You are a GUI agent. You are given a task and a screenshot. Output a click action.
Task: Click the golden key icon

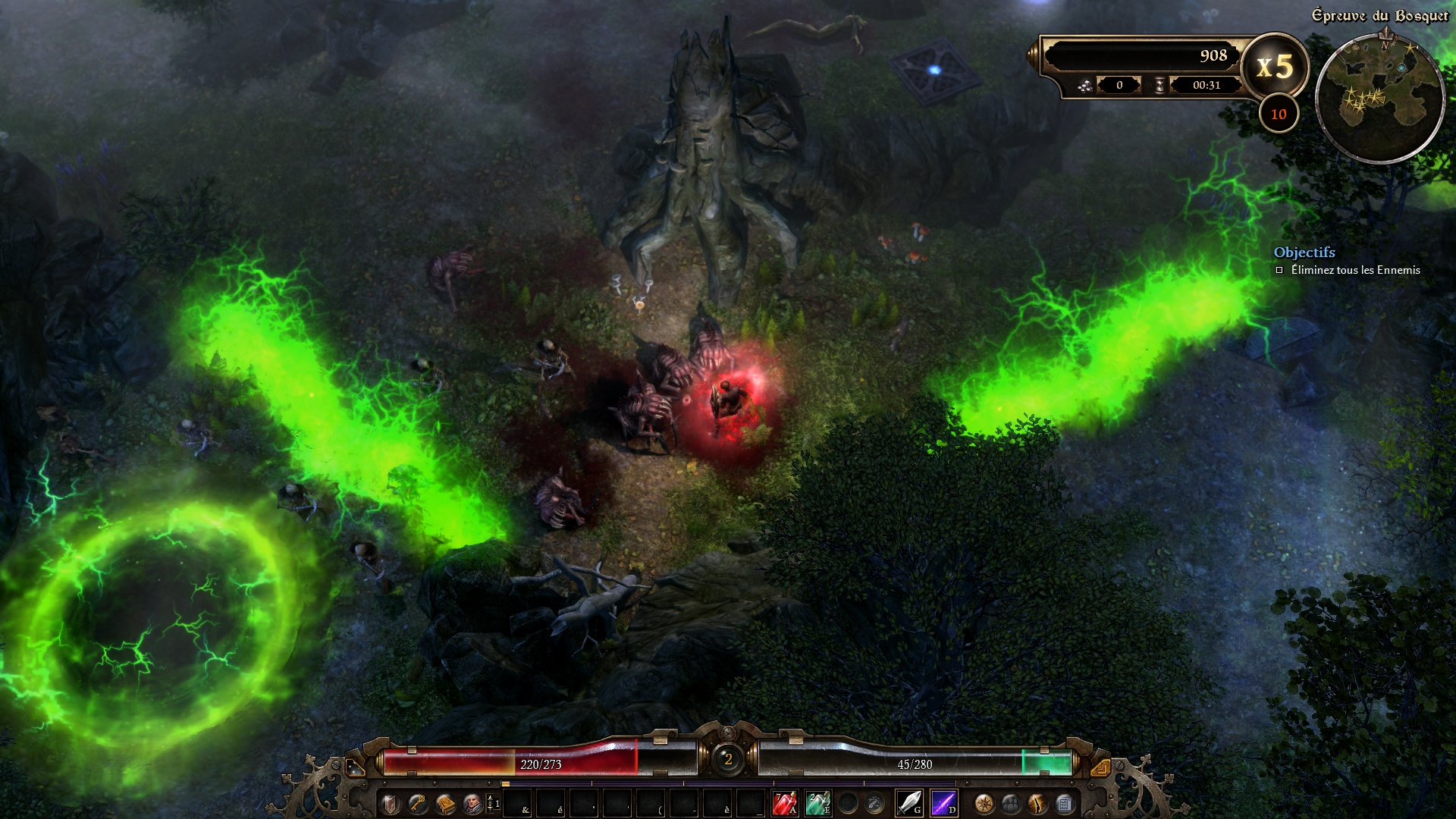[418, 803]
